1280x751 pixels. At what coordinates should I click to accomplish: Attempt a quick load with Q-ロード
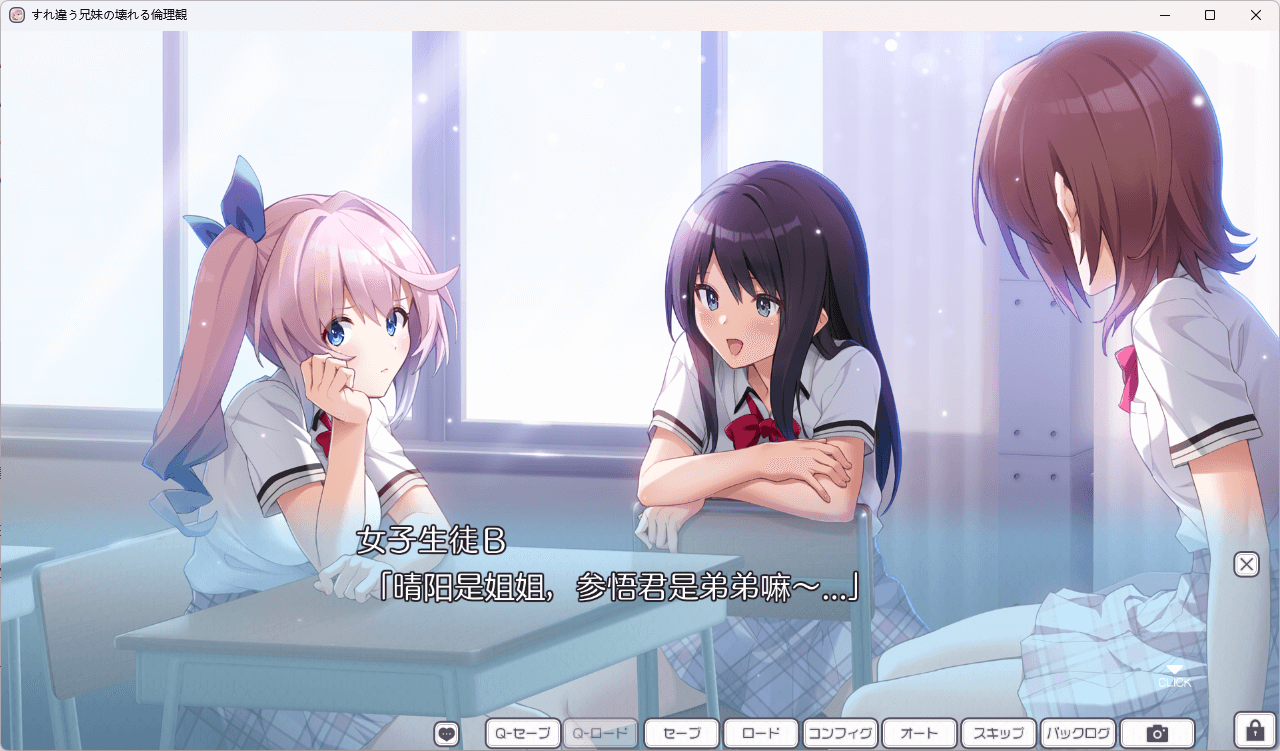tap(601, 732)
